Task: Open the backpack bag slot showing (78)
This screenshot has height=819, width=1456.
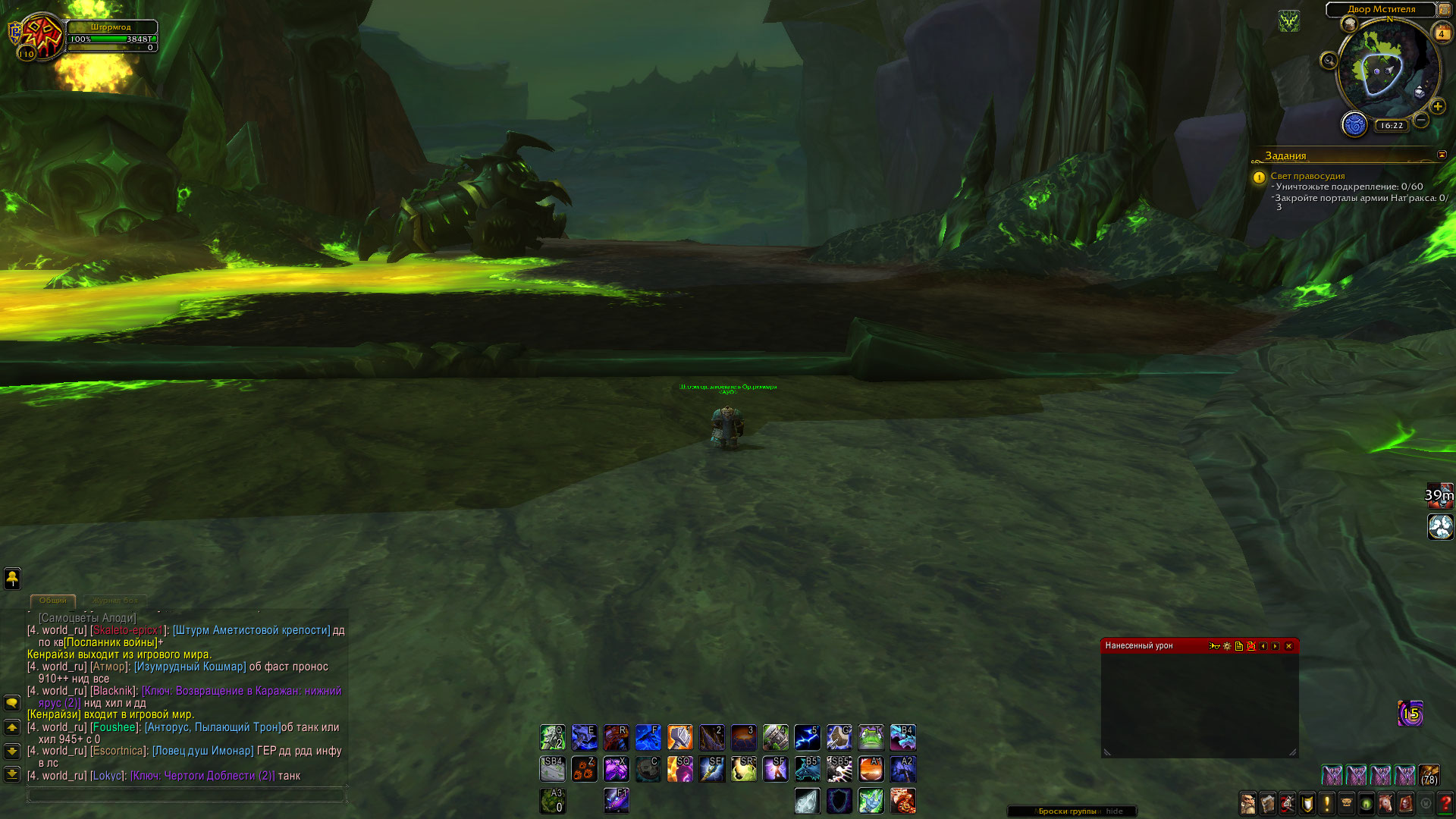Action: point(1429,775)
